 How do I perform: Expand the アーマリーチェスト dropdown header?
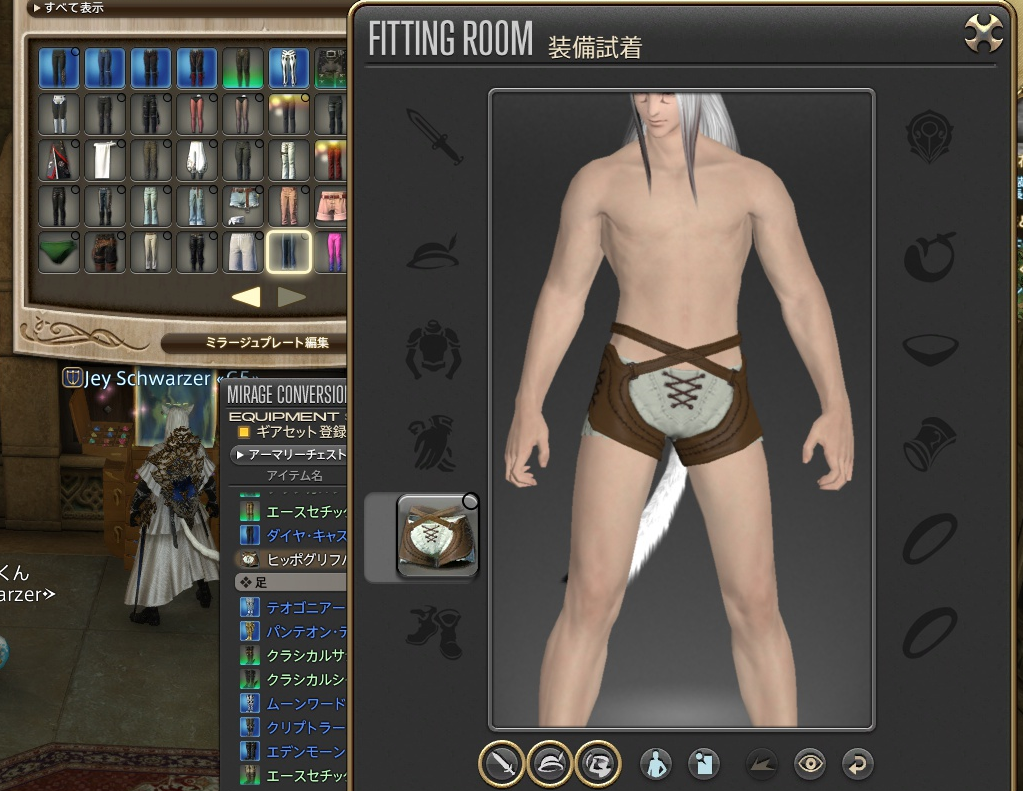click(288, 454)
